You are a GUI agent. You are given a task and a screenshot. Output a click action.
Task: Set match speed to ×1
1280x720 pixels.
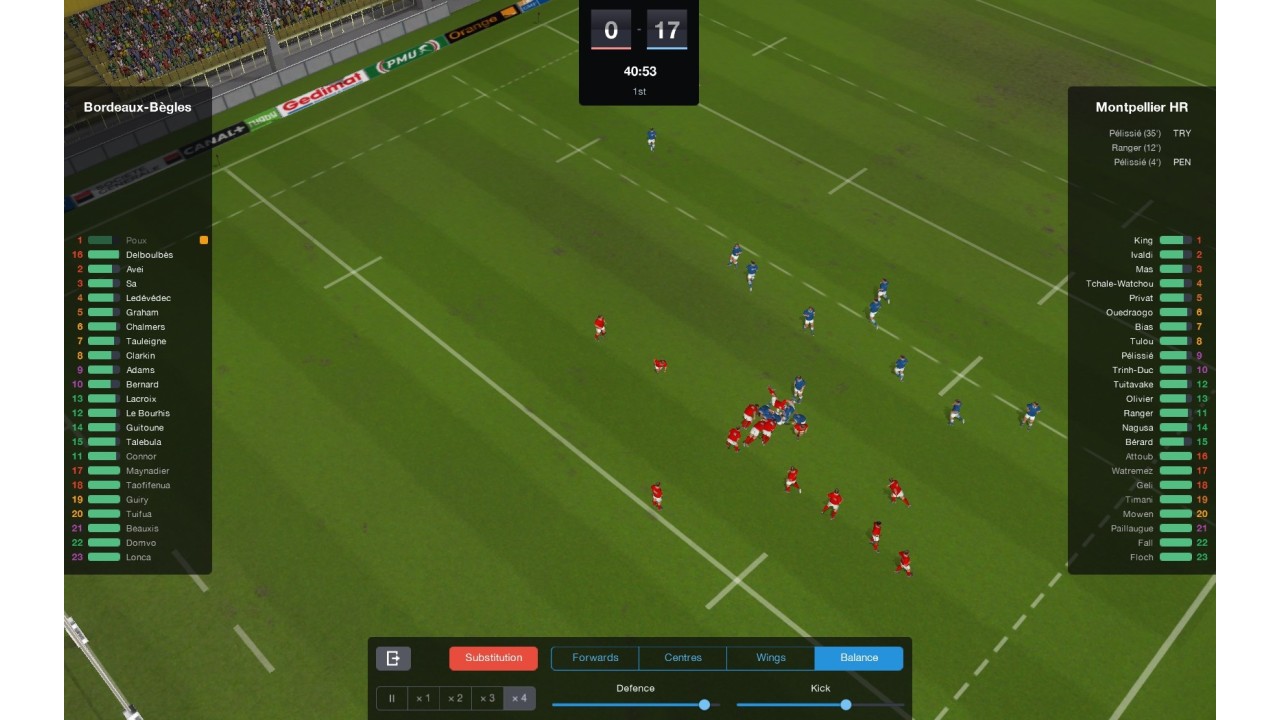[x=423, y=698]
